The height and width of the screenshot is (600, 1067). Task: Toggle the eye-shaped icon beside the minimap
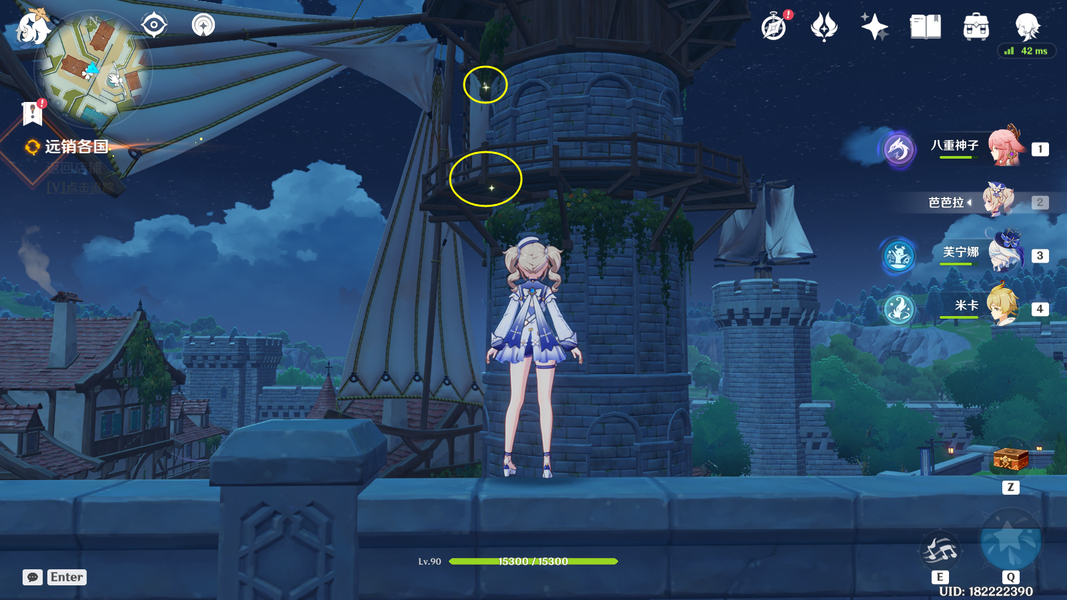point(154,24)
